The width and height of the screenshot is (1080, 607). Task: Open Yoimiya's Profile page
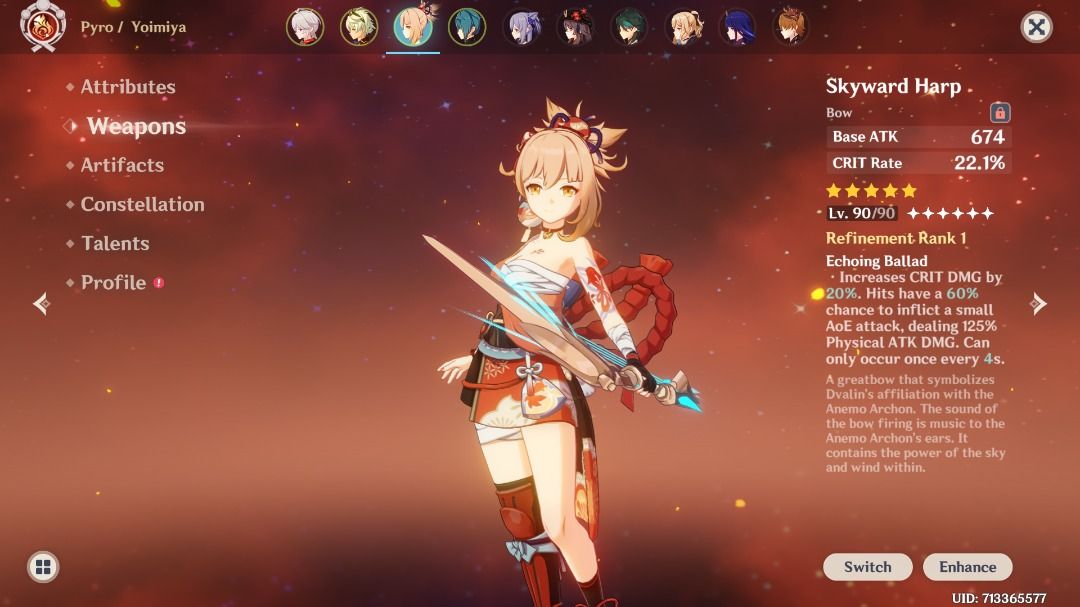tap(113, 282)
